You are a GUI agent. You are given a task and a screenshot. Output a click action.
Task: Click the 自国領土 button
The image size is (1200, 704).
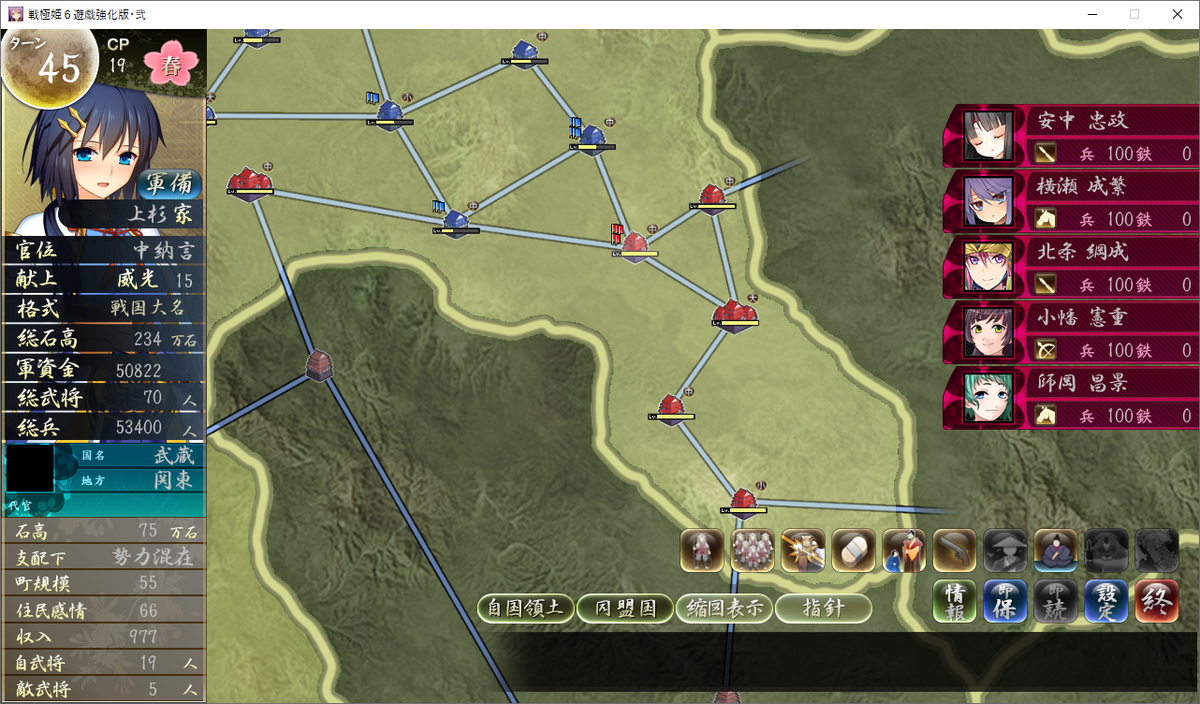(x=525, y=608)
